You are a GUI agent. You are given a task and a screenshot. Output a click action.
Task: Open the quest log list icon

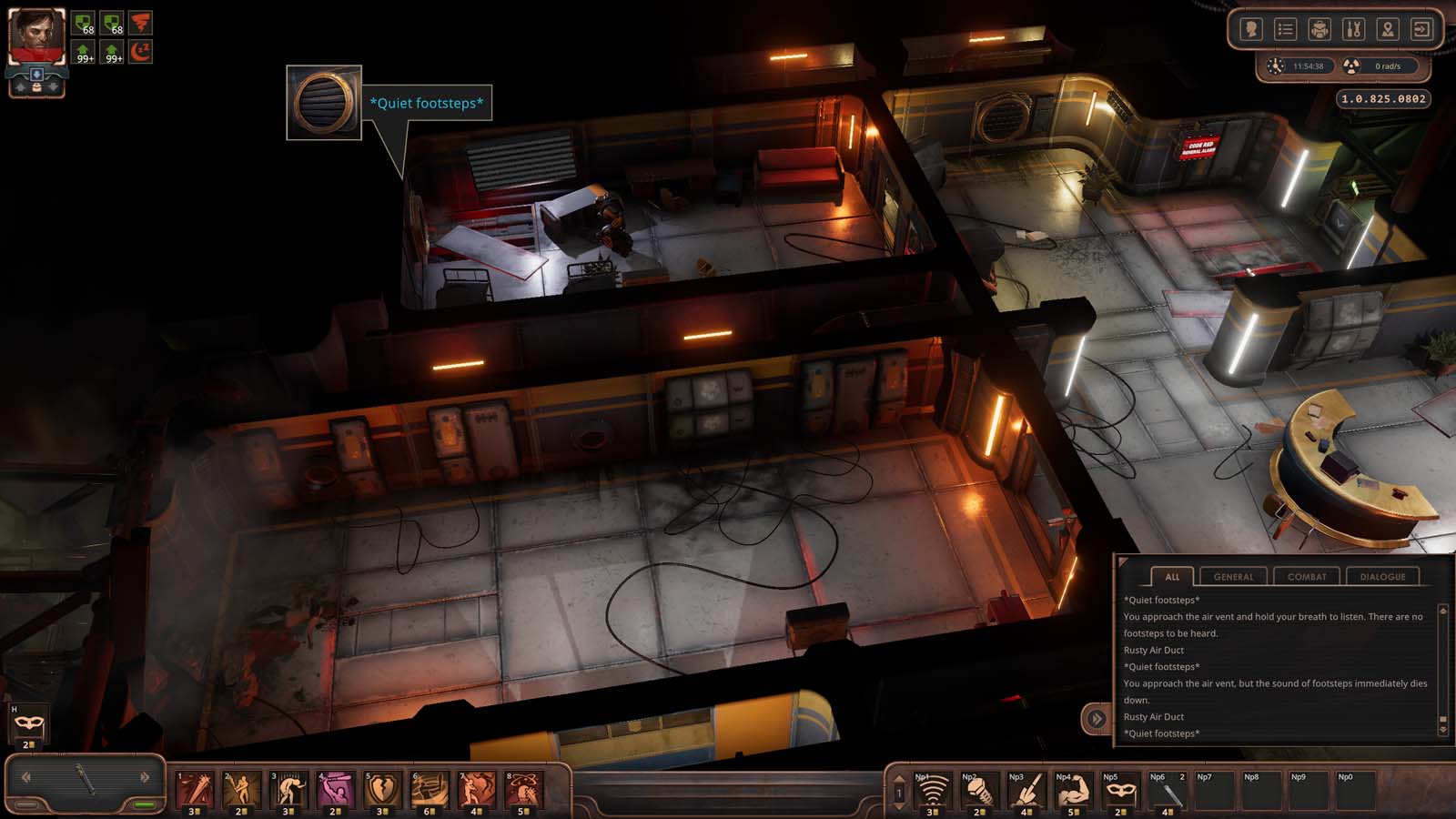point(1287,28)
